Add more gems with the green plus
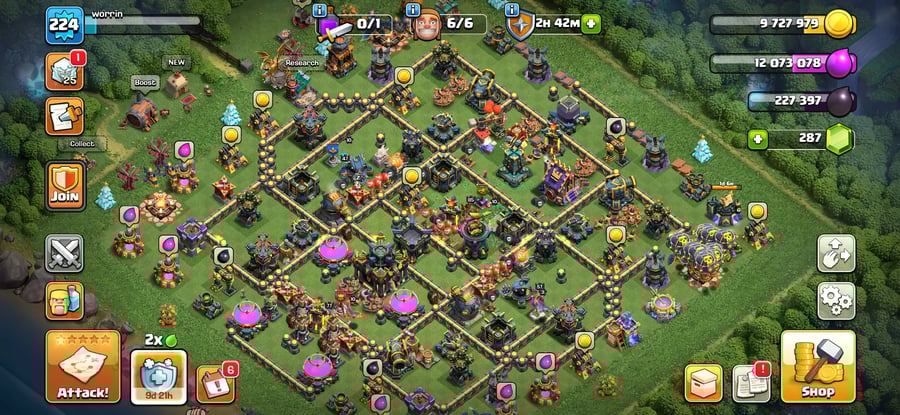 [758, 139]
